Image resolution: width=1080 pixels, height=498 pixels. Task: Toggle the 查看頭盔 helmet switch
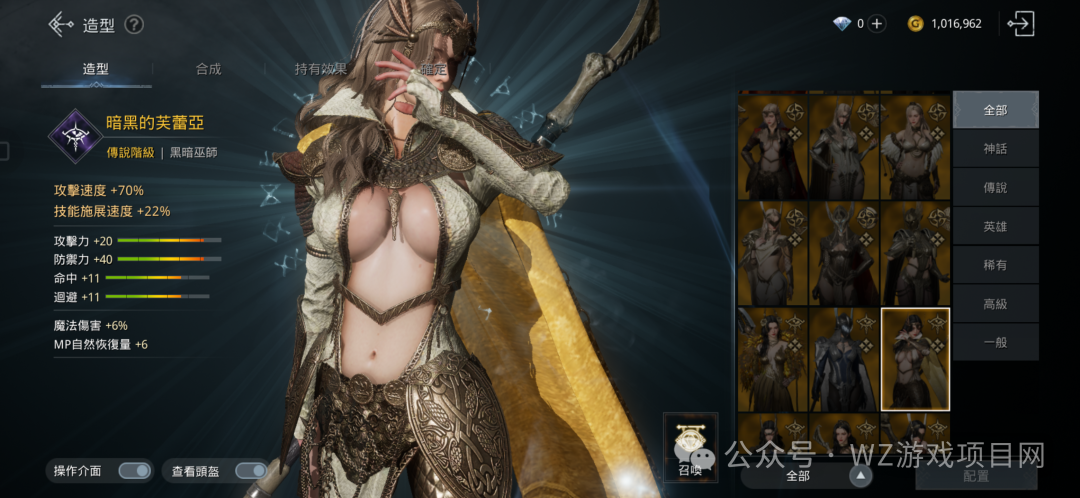250,471
